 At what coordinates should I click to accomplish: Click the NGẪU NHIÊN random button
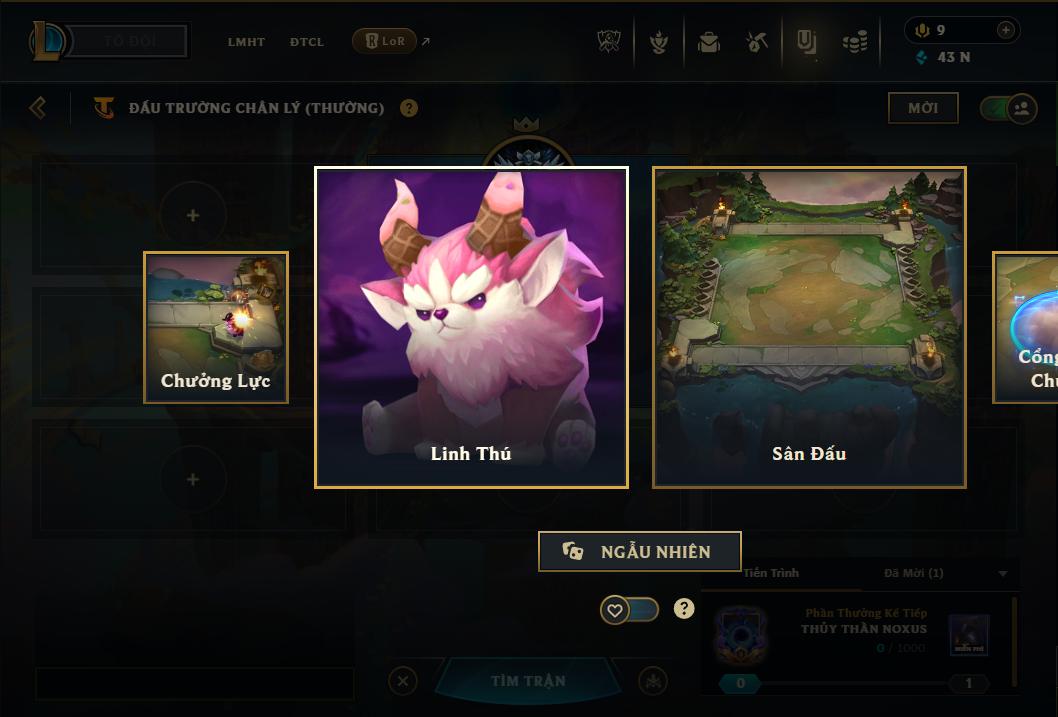click(640, 551)
